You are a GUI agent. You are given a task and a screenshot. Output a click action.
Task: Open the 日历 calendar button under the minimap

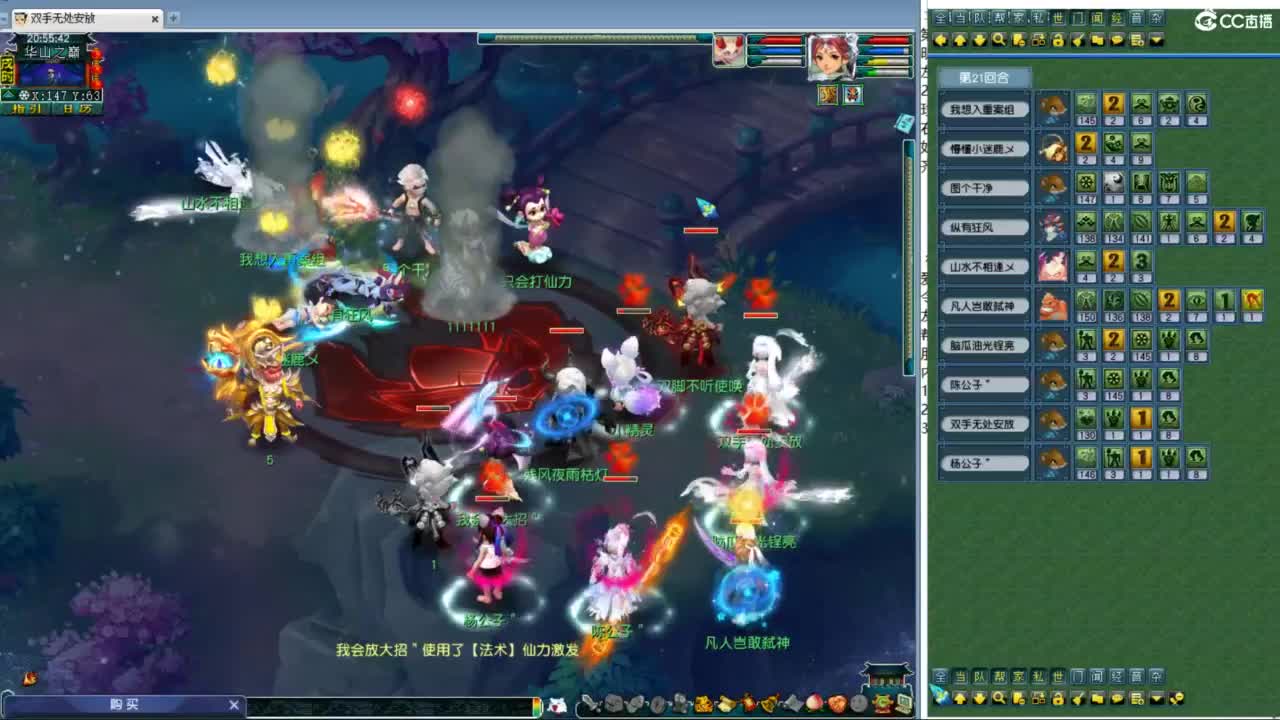(x=76, y=108)
